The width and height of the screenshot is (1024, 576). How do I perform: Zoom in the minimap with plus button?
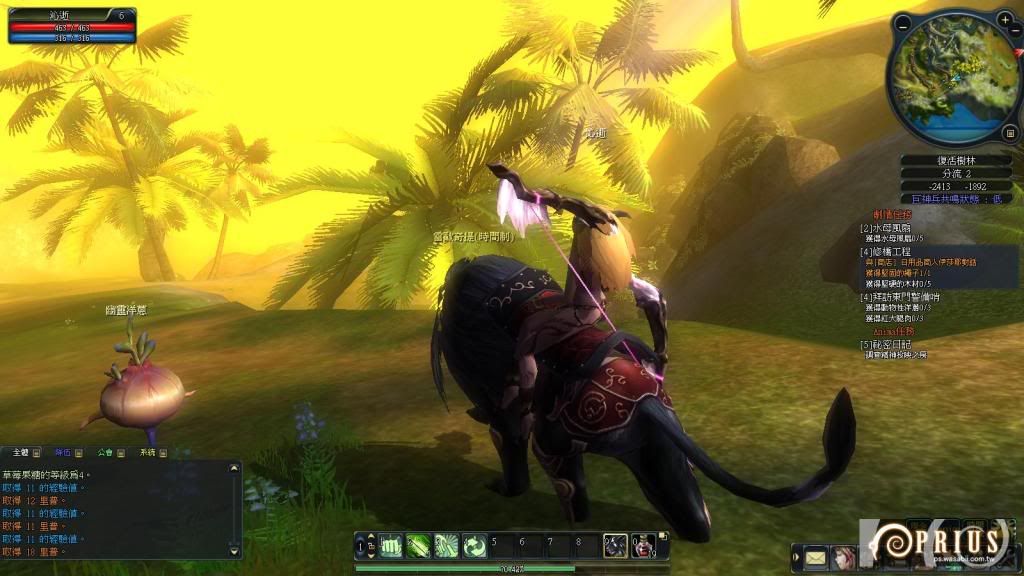1004,20
